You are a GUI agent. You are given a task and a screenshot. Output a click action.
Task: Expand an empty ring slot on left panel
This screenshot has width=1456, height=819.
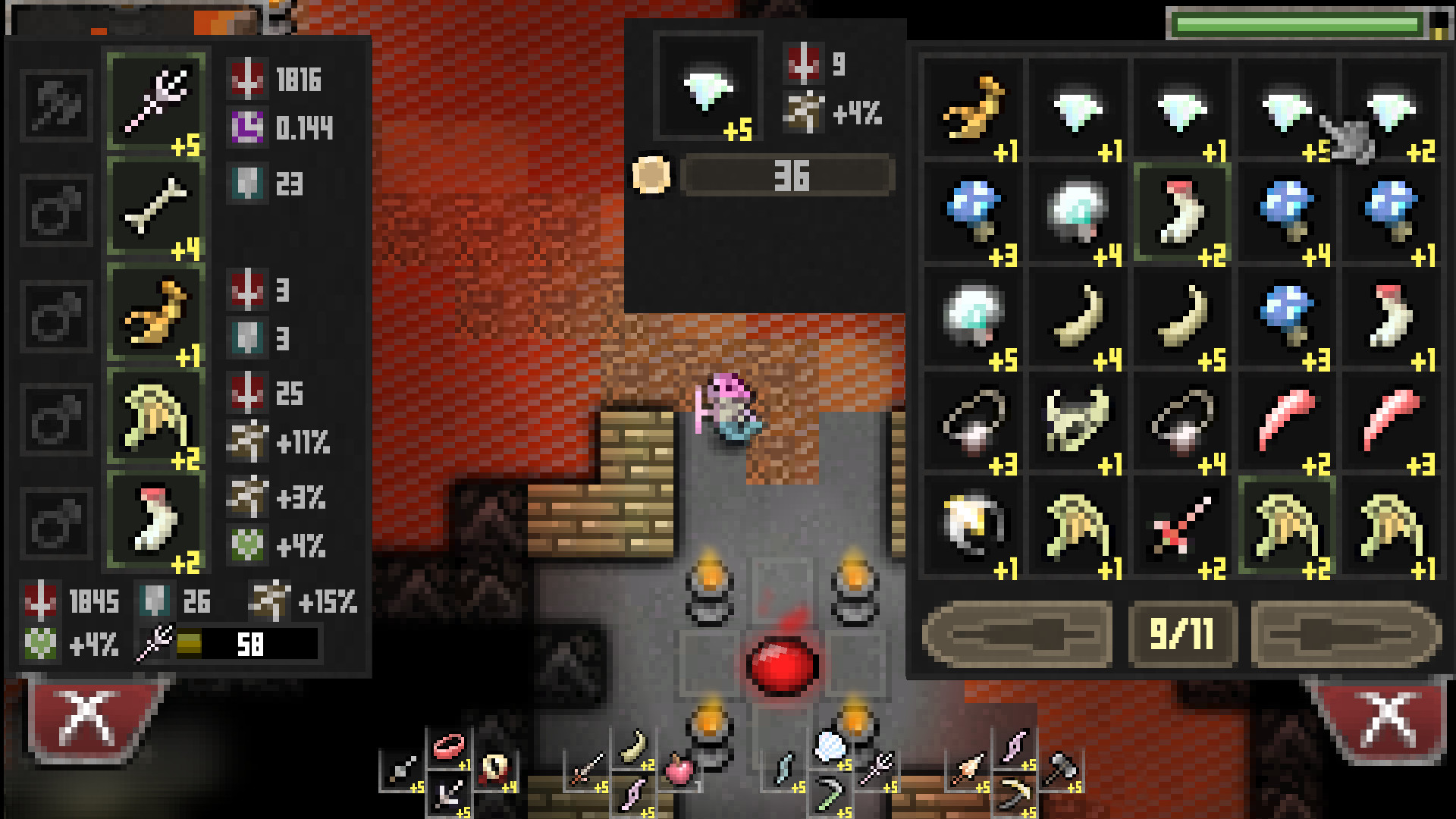click(x=57, y=209)
